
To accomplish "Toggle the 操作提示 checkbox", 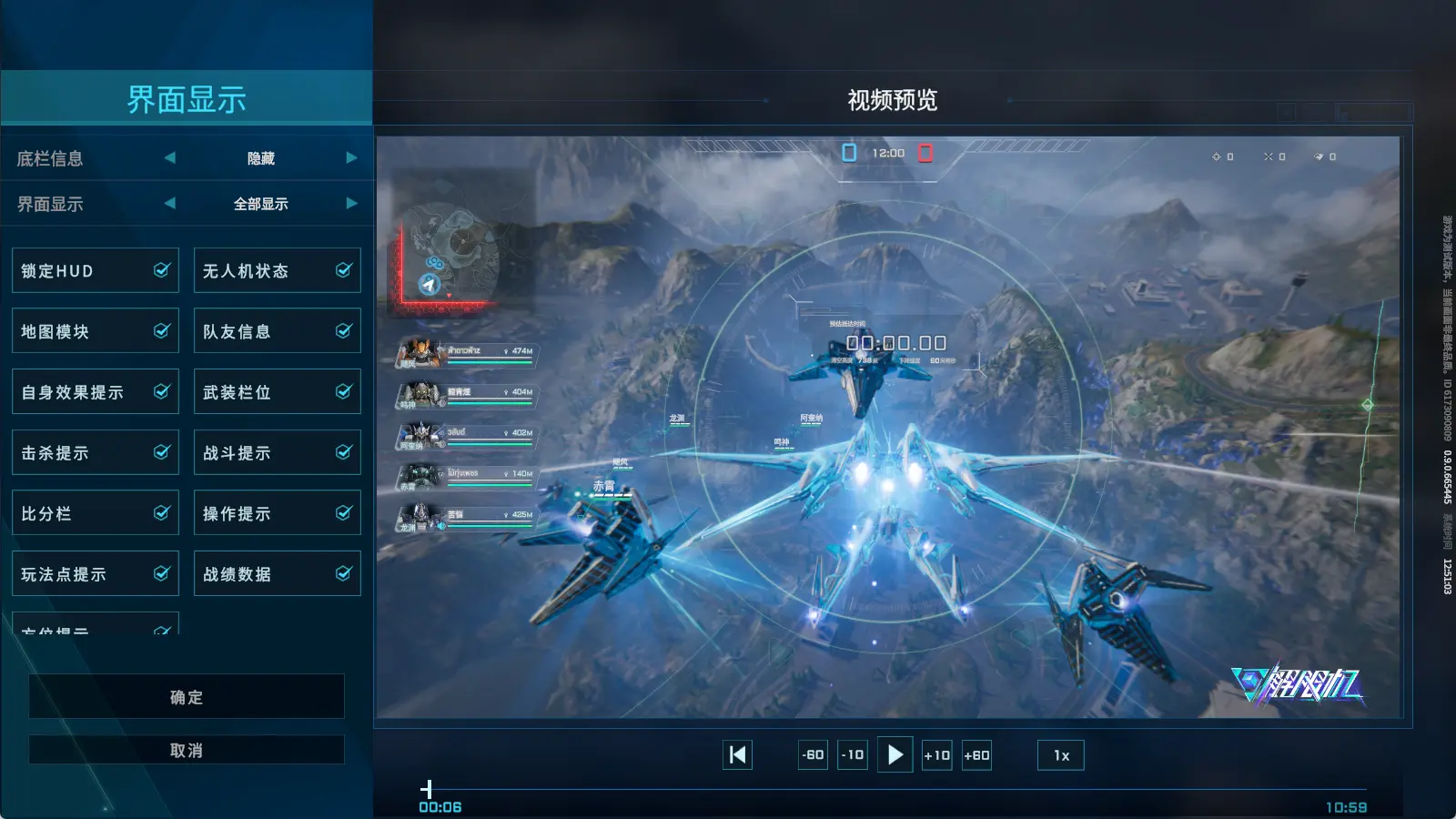I will coord(344,513).
